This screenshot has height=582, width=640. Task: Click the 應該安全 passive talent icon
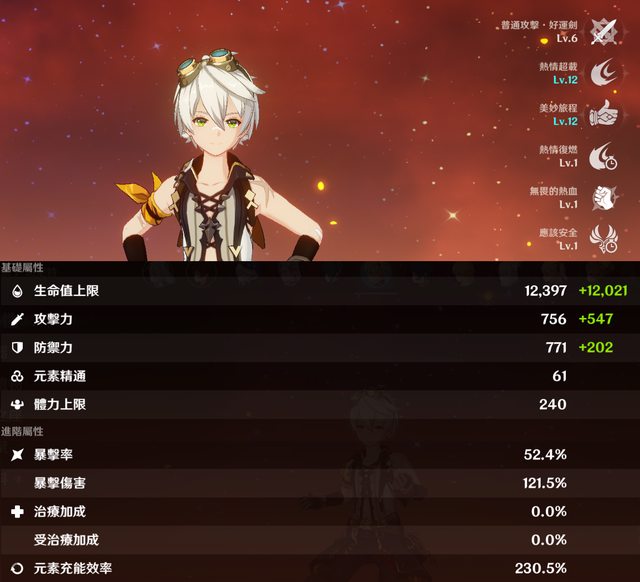pos(602,237)
